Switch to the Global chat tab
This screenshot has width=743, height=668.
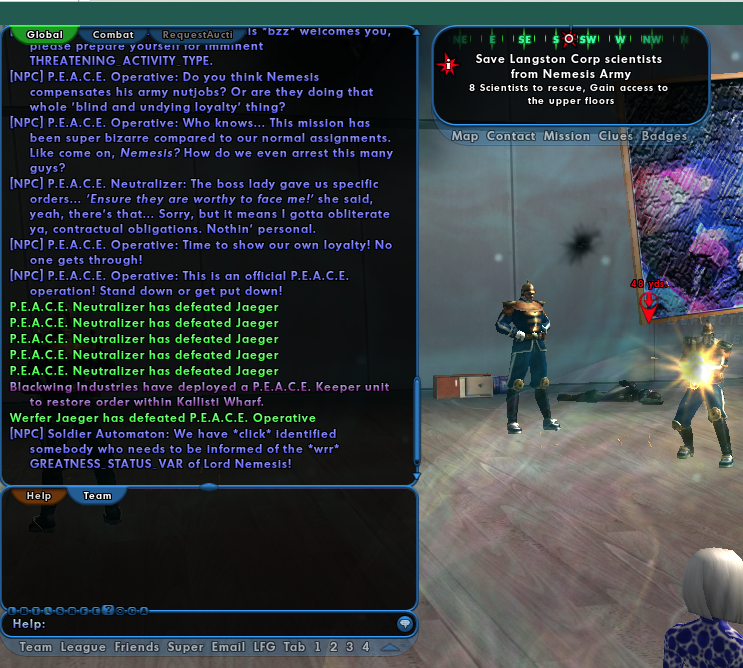[x=44, y=34]
